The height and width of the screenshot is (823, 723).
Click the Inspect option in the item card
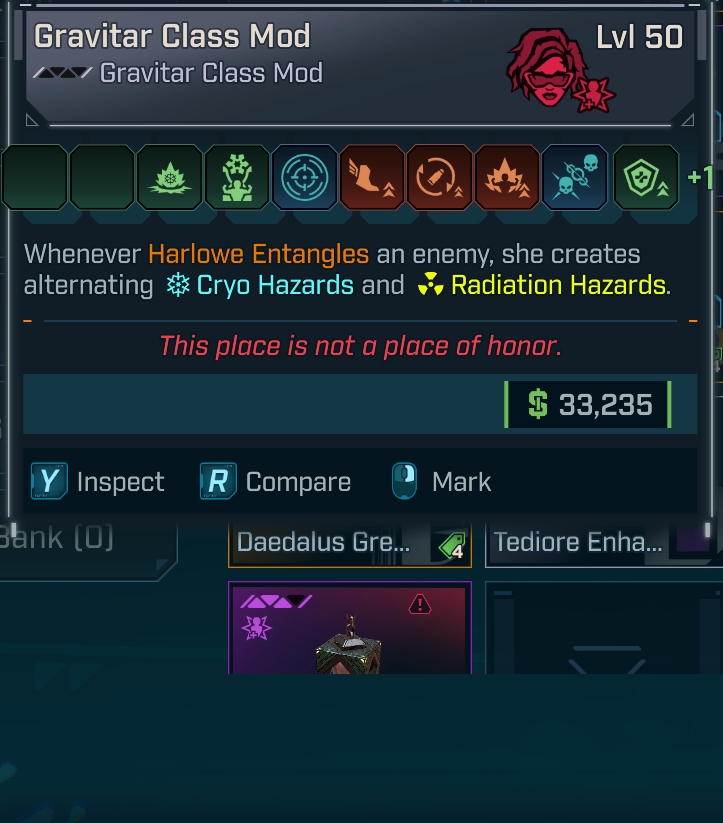pyautogui.click(x=98, y=482)
